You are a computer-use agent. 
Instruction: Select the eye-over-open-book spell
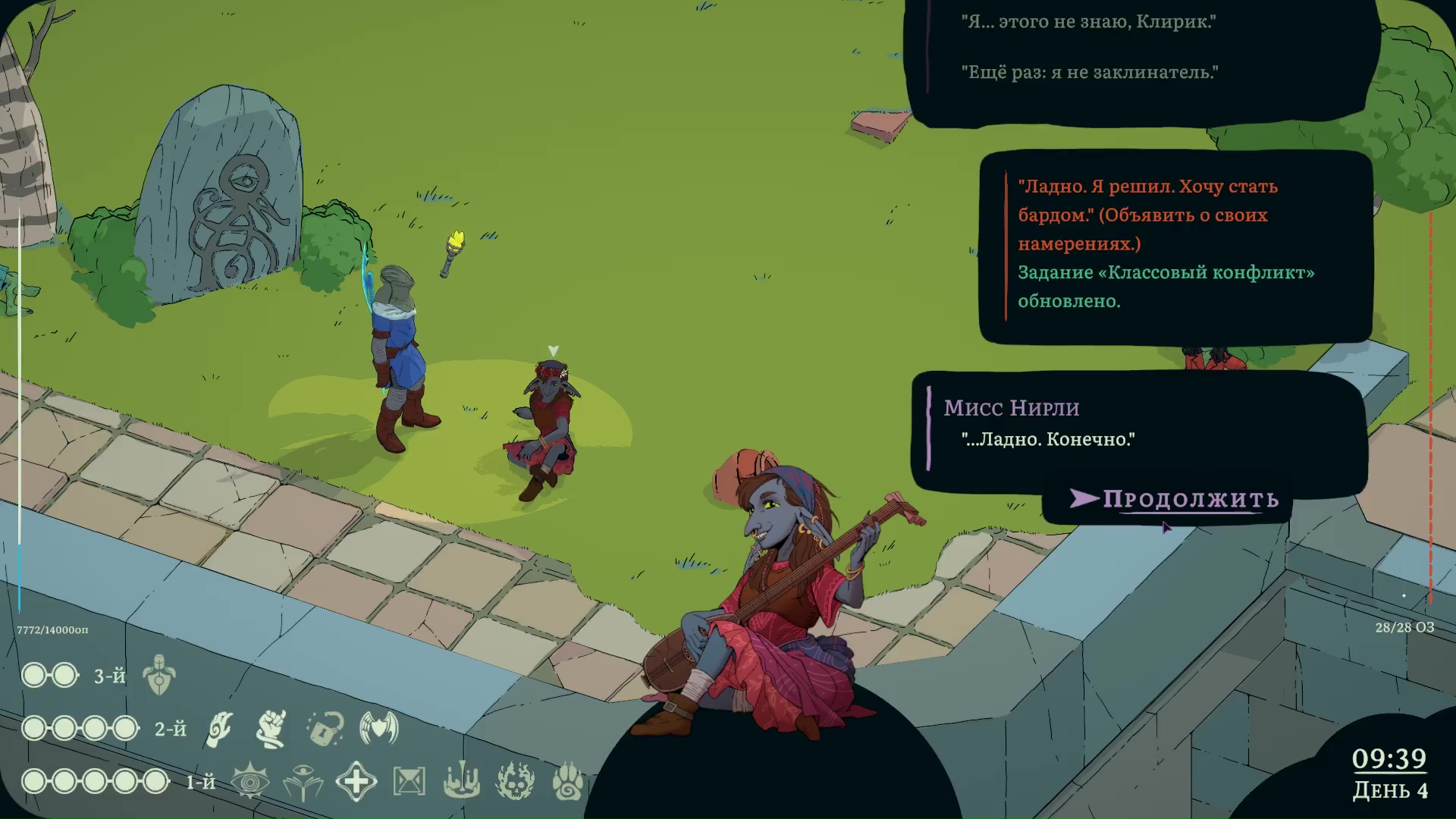303,782
